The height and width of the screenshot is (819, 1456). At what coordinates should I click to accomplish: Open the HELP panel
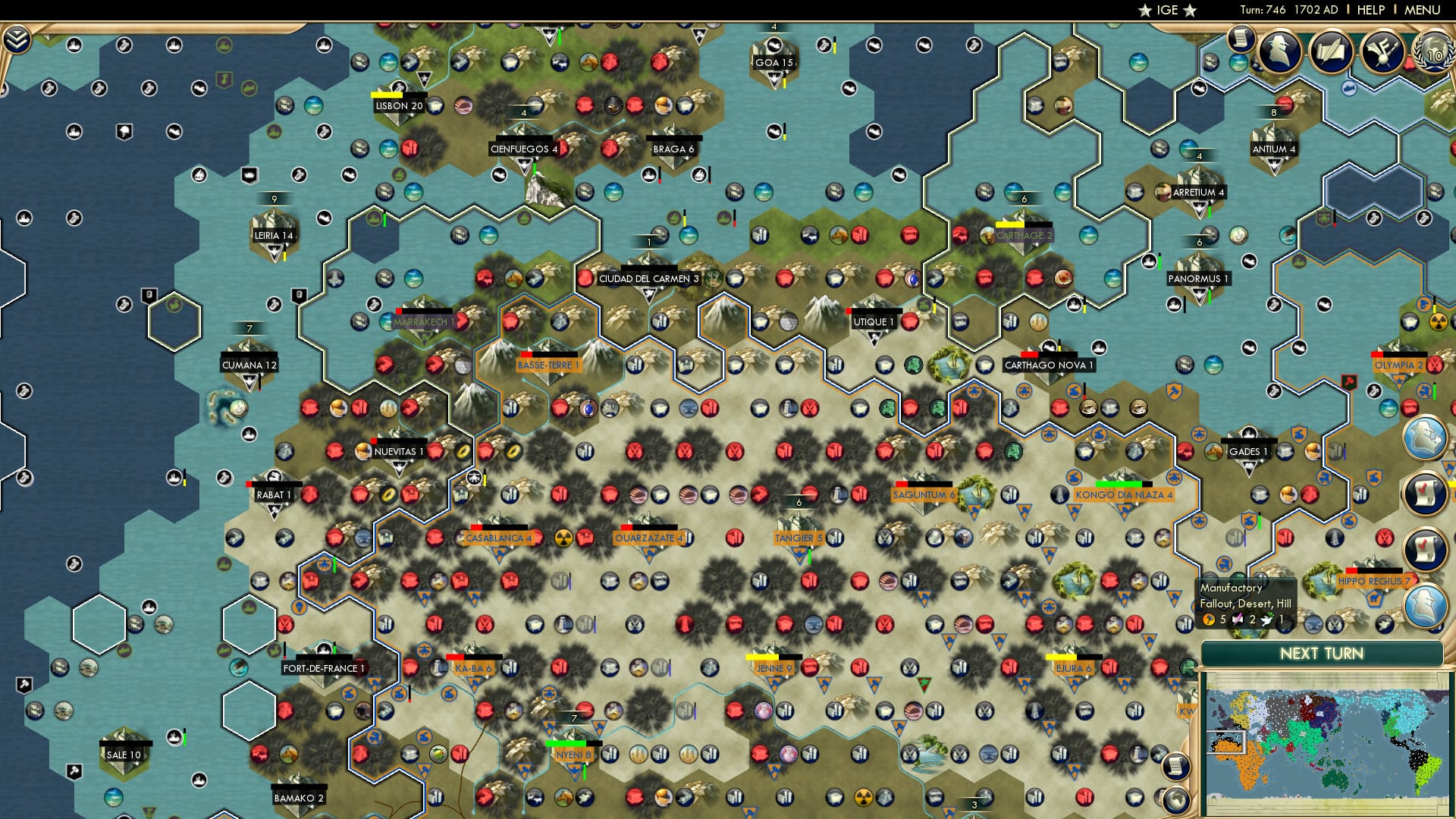click(1373, 10)
